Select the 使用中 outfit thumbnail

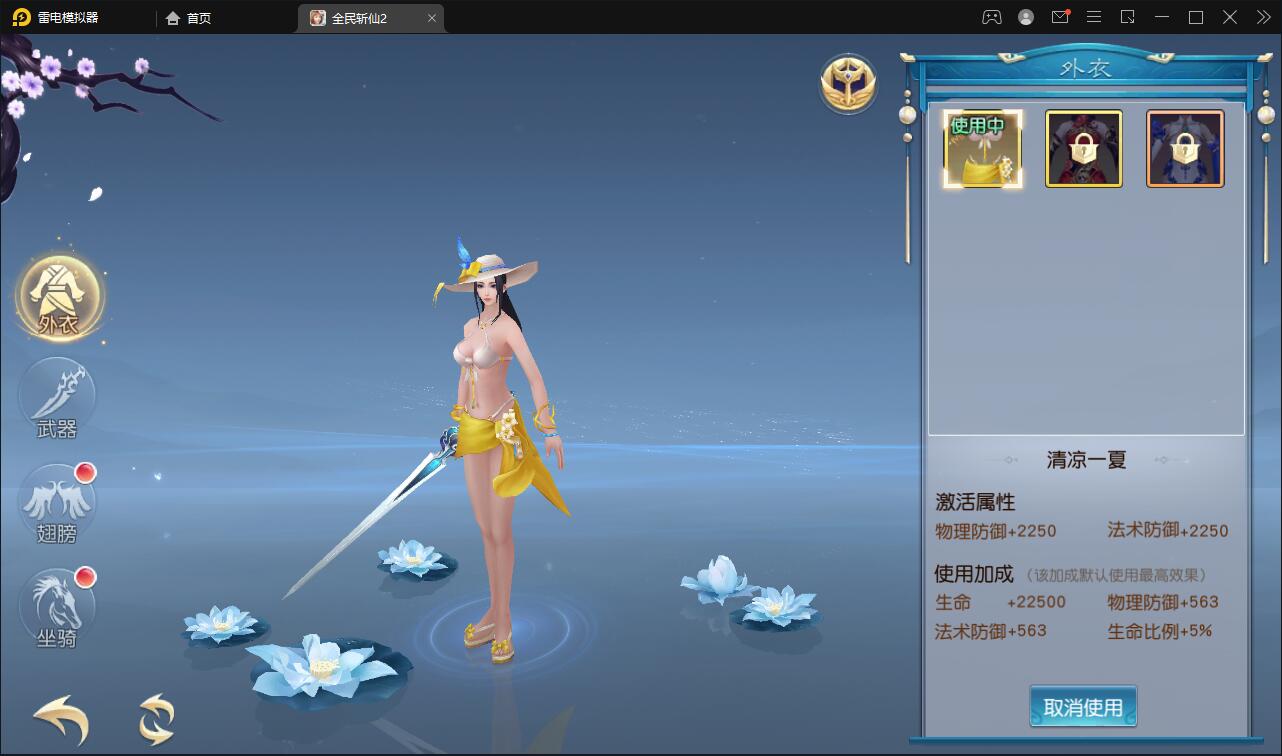coord(982,148)
